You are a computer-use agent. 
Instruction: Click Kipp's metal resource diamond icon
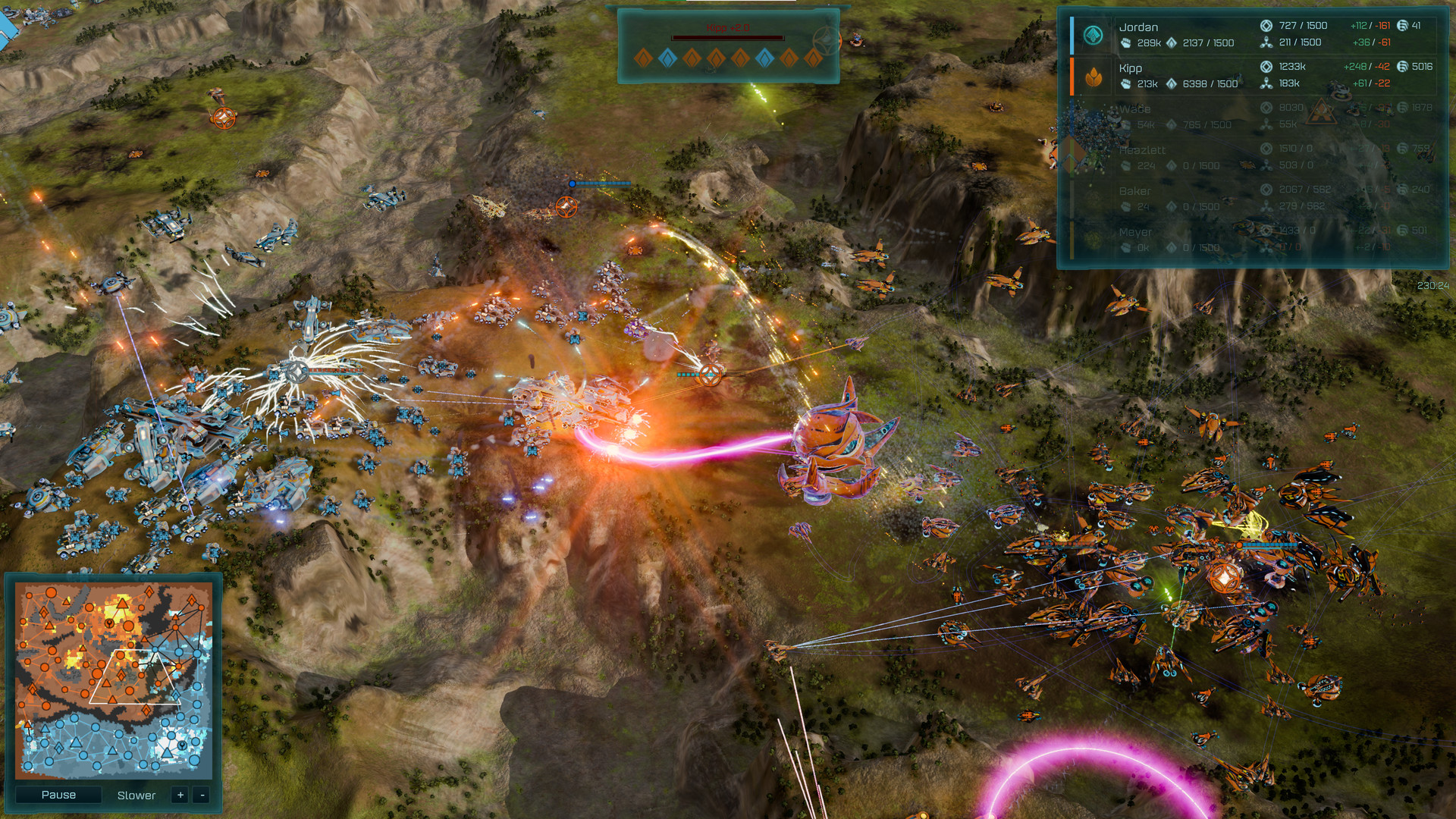point(1172,83)
